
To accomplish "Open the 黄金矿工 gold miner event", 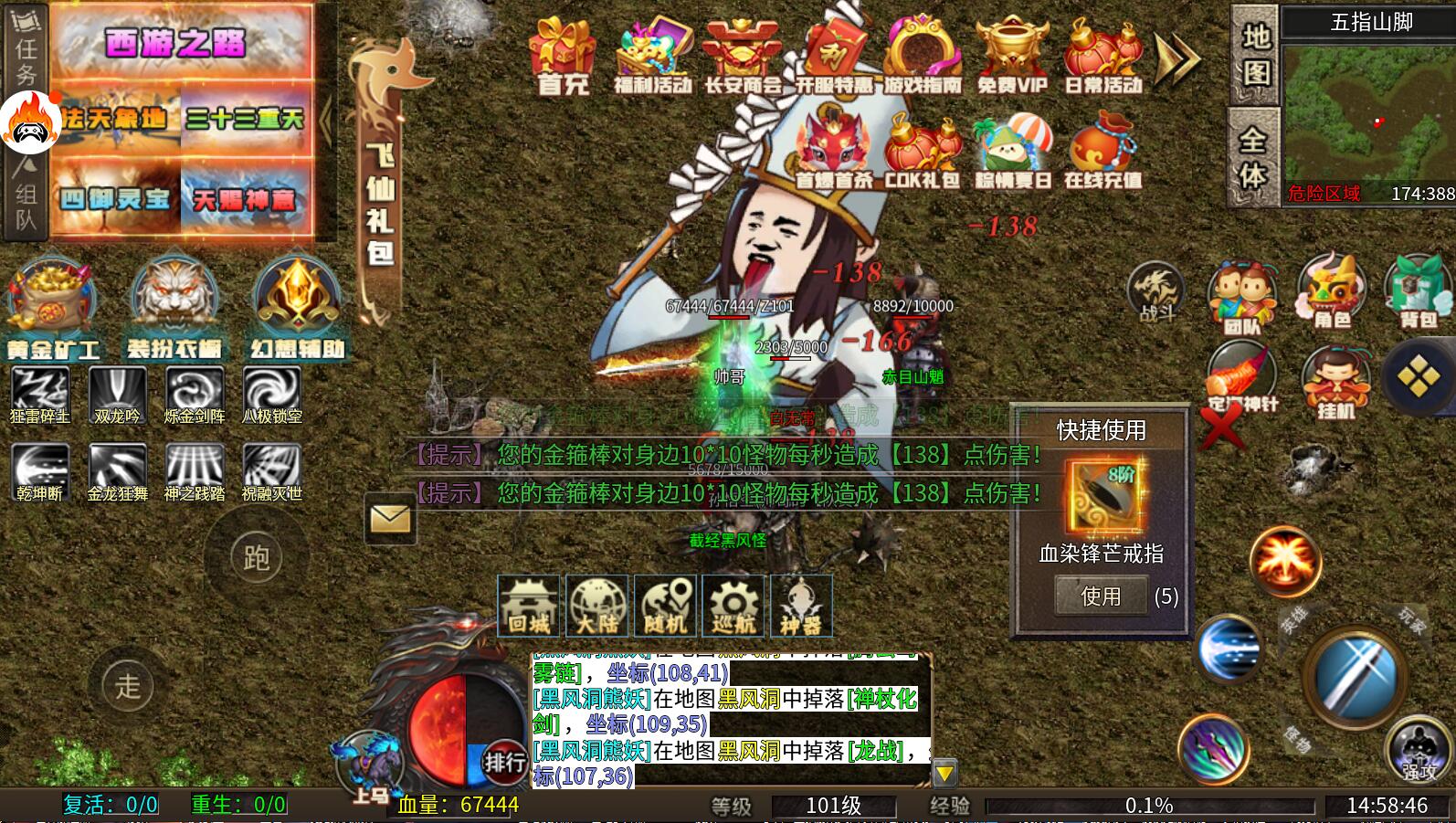I will tap(52, 307).
